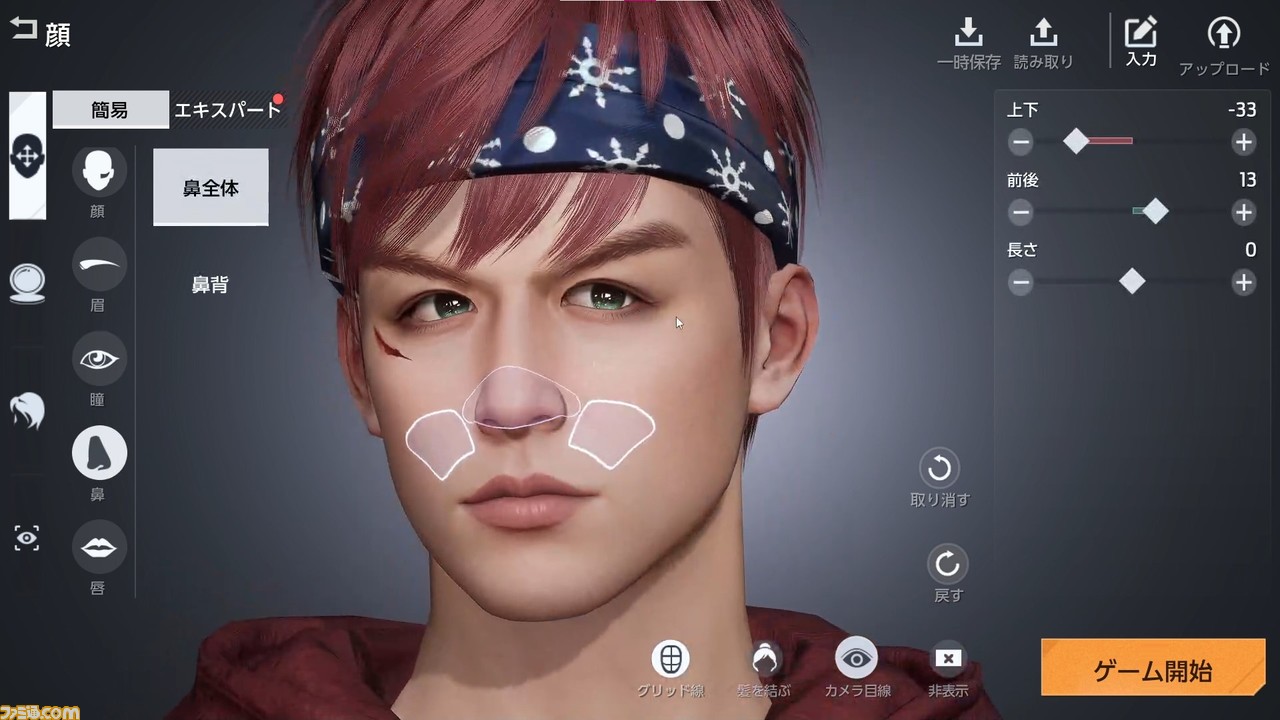Viewport: 1280px width, 720px height.
Task: Select the 顔 (face) category icon
Action: point(97,170)
